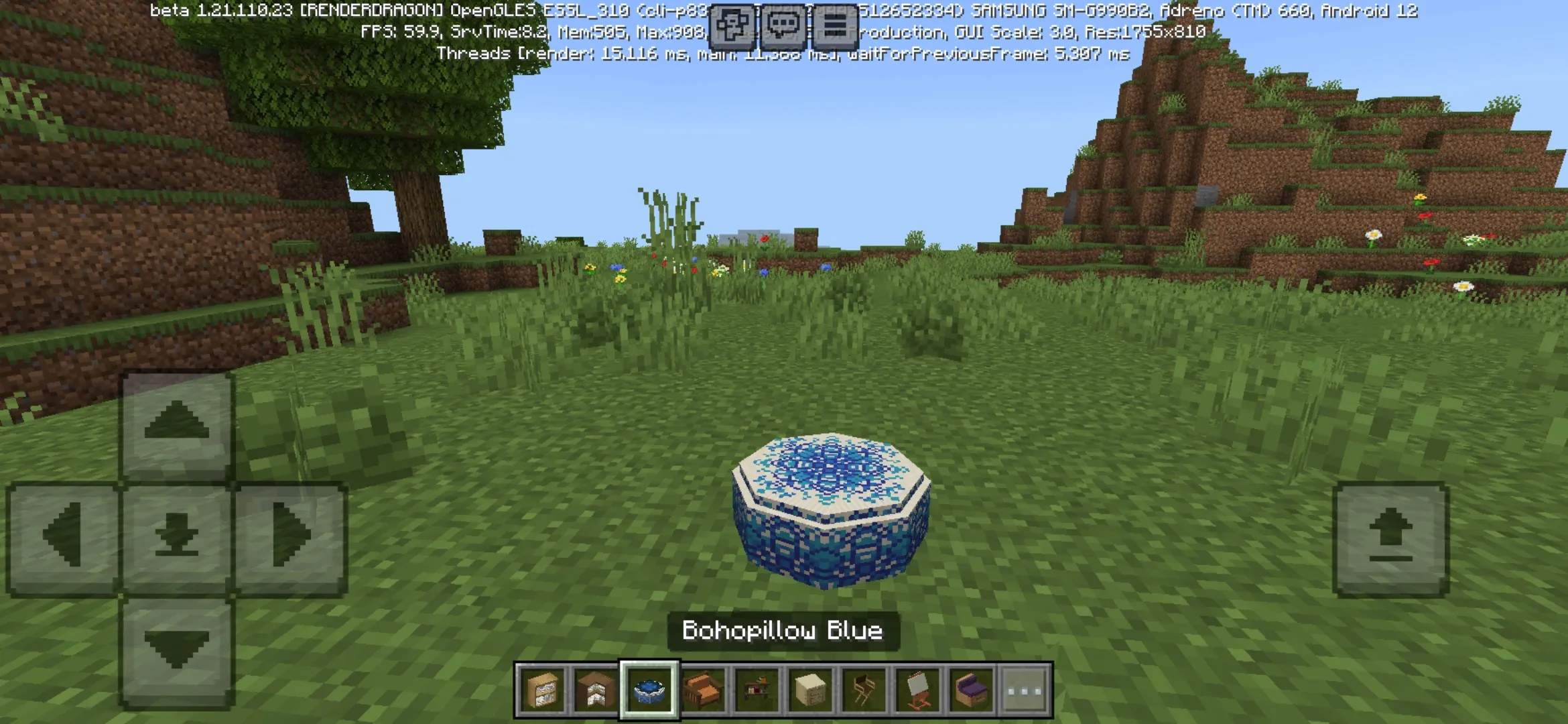Select the dark corner cabinet hotbar slot
The height and width of the screenshot is (724, 1568).
(x=596, y=690)
